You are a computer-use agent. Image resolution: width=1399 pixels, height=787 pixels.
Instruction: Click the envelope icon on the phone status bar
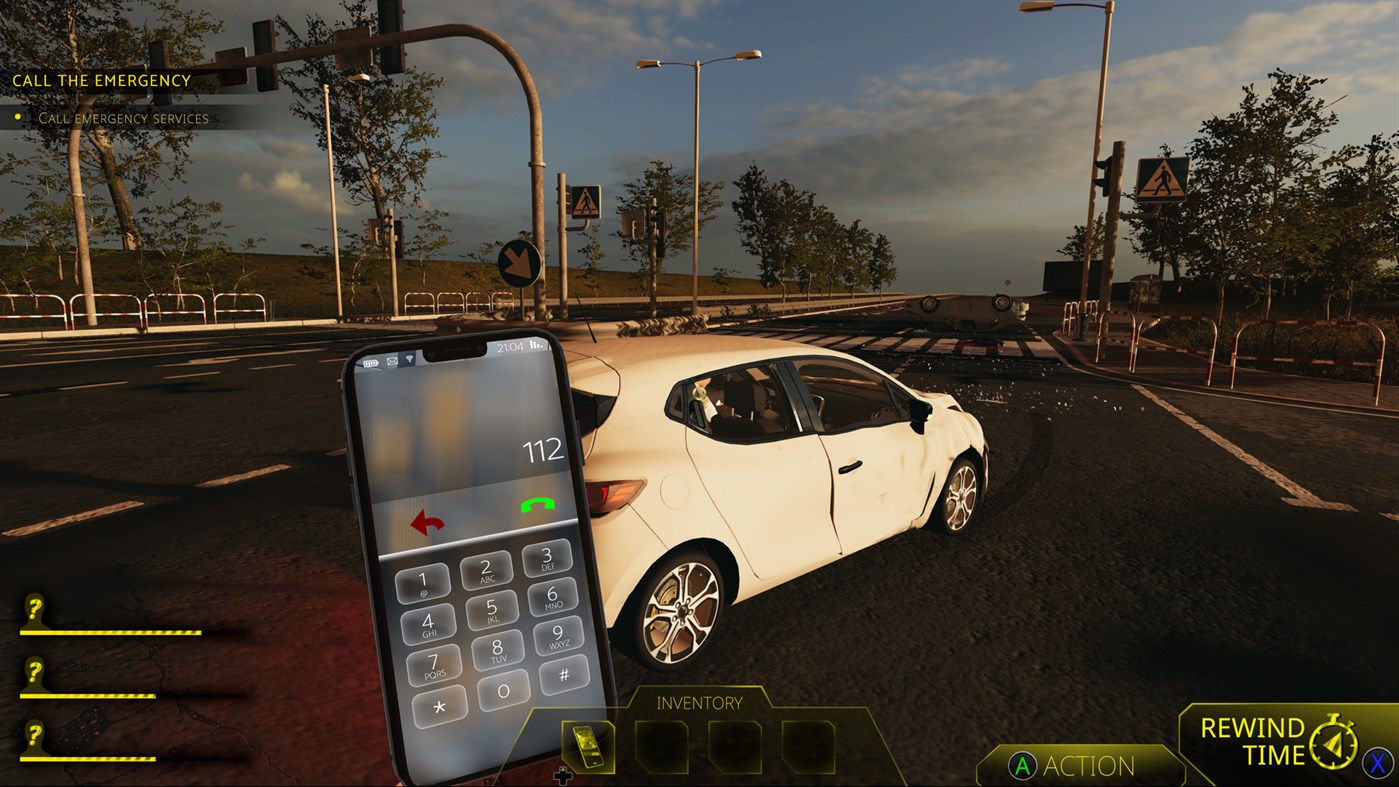click(392, 361)
